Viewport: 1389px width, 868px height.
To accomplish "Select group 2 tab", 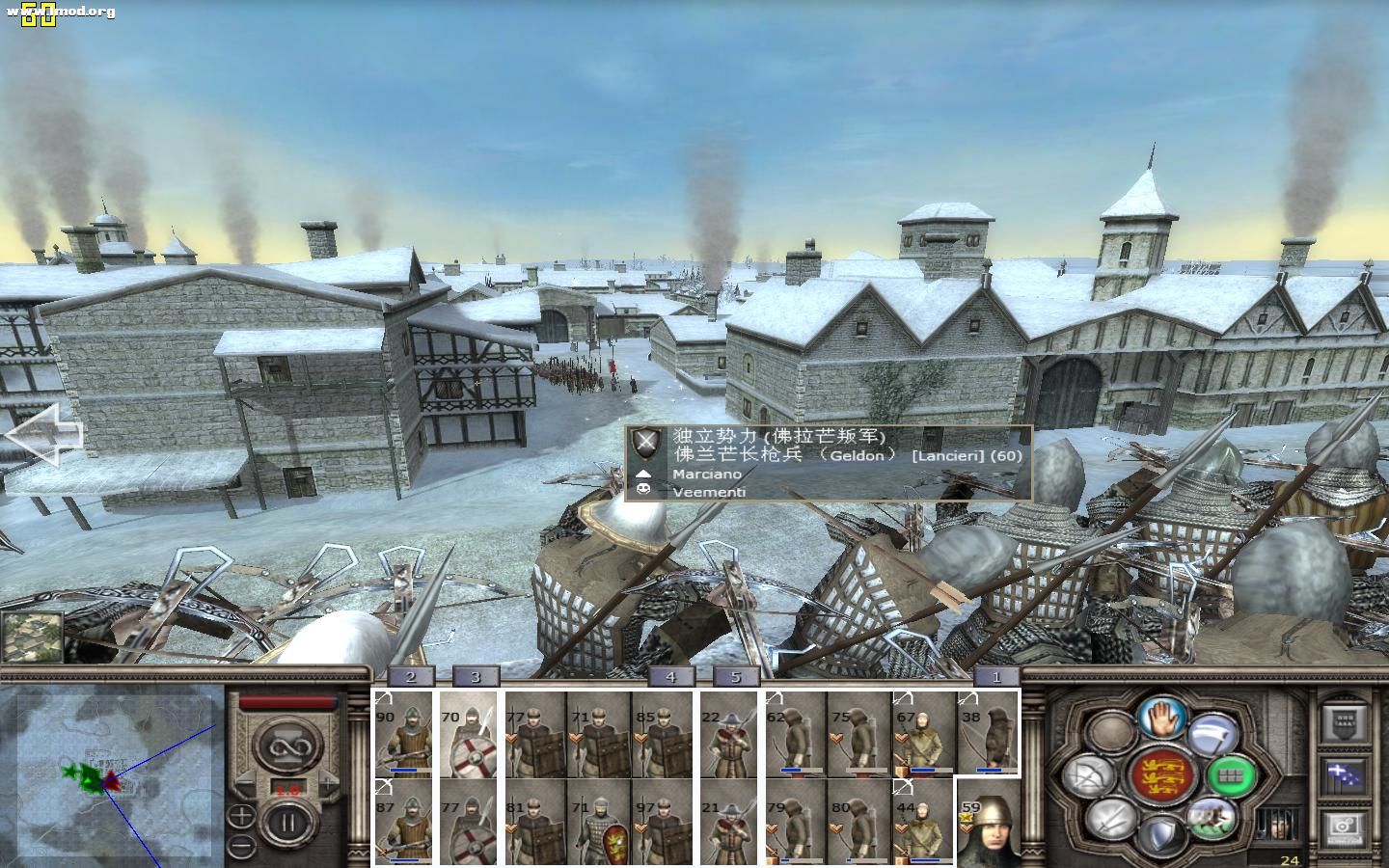I will 411,676.
